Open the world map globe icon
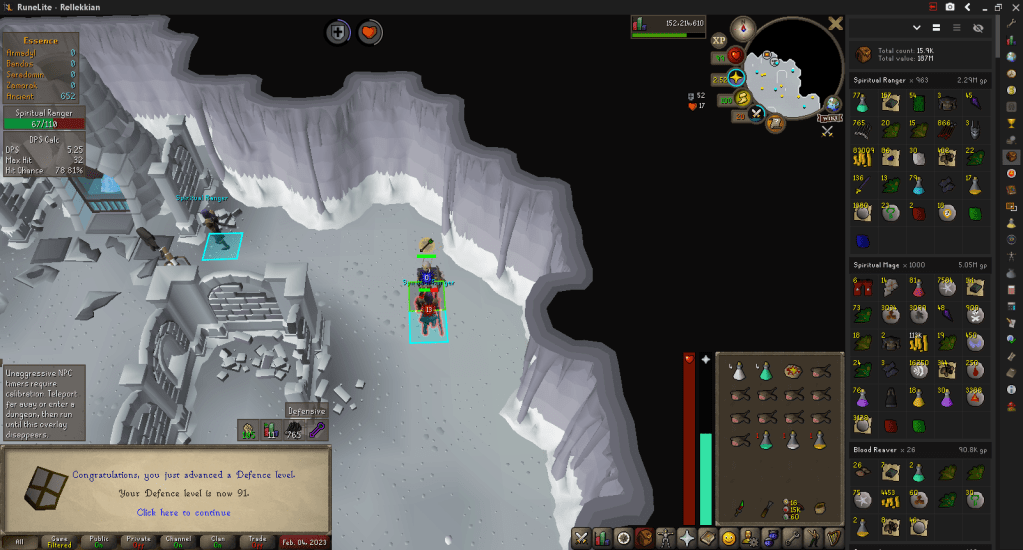Screen dimensions: 1023x550 [x=832, y=104]
